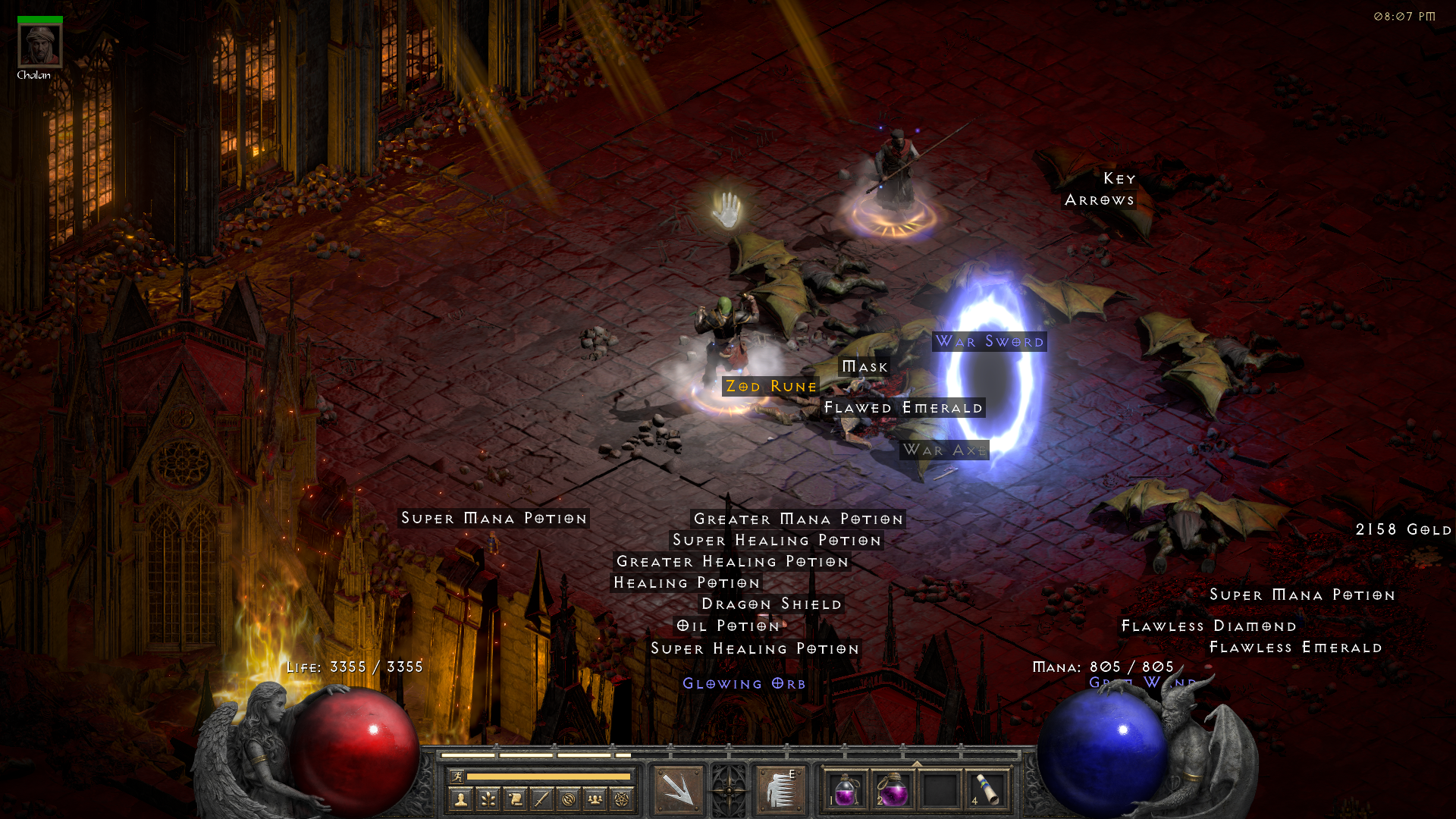
Task: Use the scroll in belt slot 4
Action: pos(987,789)
